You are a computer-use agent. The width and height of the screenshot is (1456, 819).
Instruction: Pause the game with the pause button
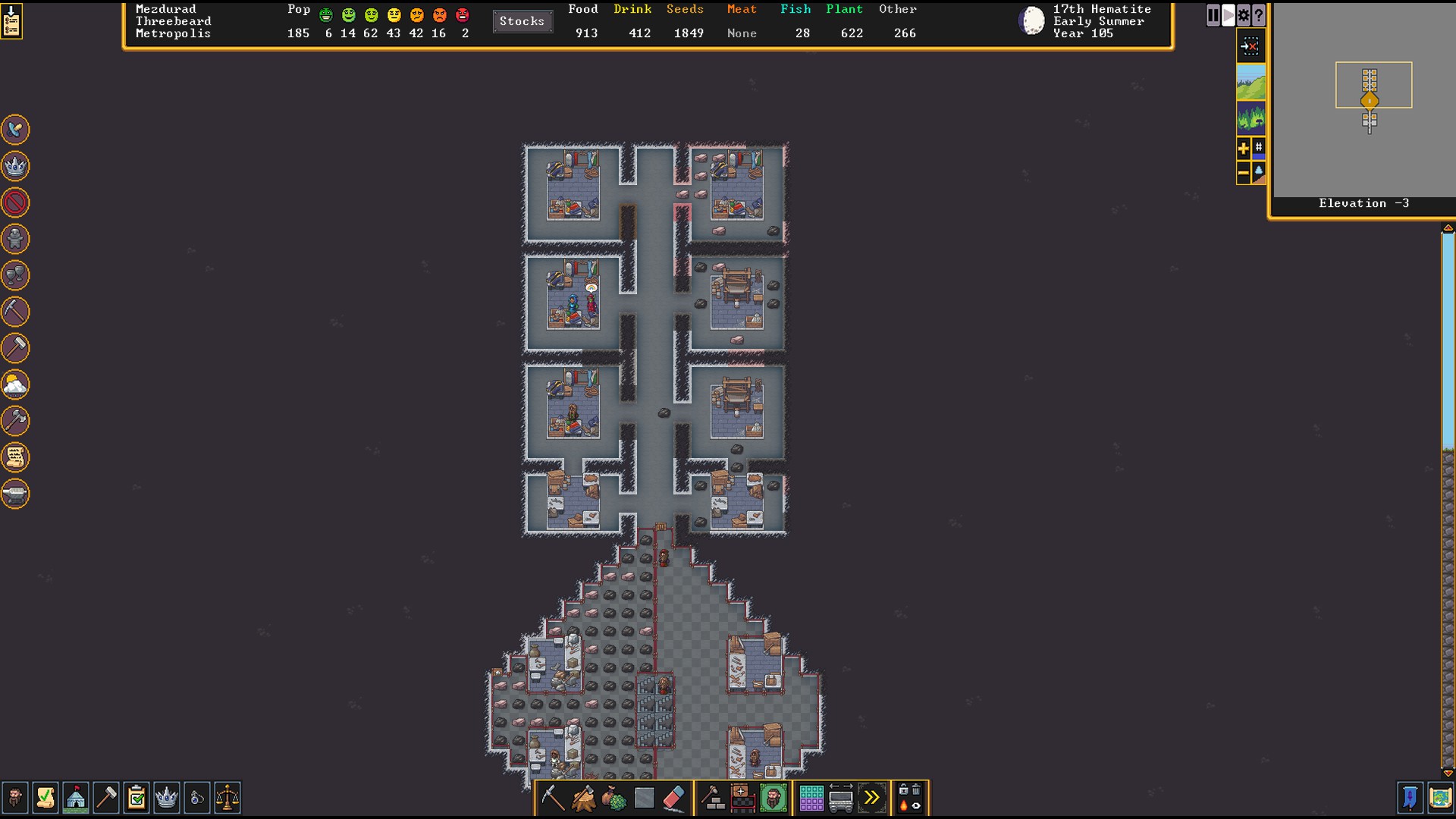tap(1213, 15)
